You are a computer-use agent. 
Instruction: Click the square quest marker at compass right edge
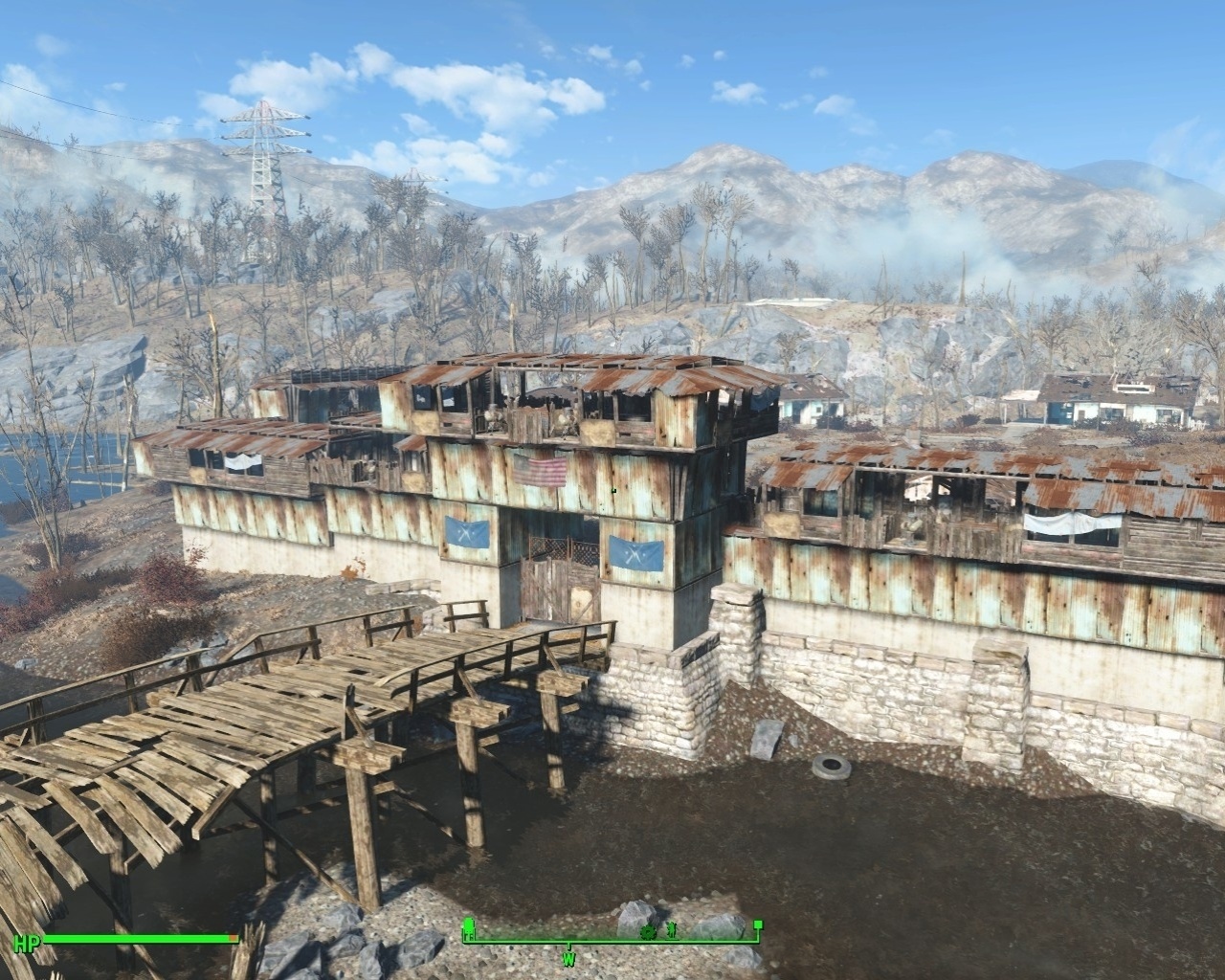coord(757,924)
